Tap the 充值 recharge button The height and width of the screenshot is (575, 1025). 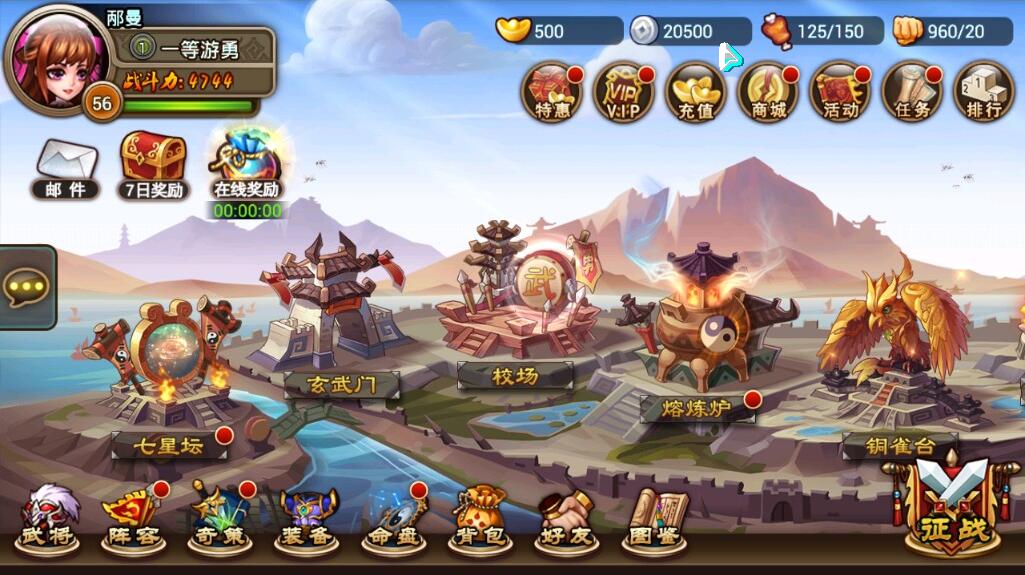tap(696, 92)
